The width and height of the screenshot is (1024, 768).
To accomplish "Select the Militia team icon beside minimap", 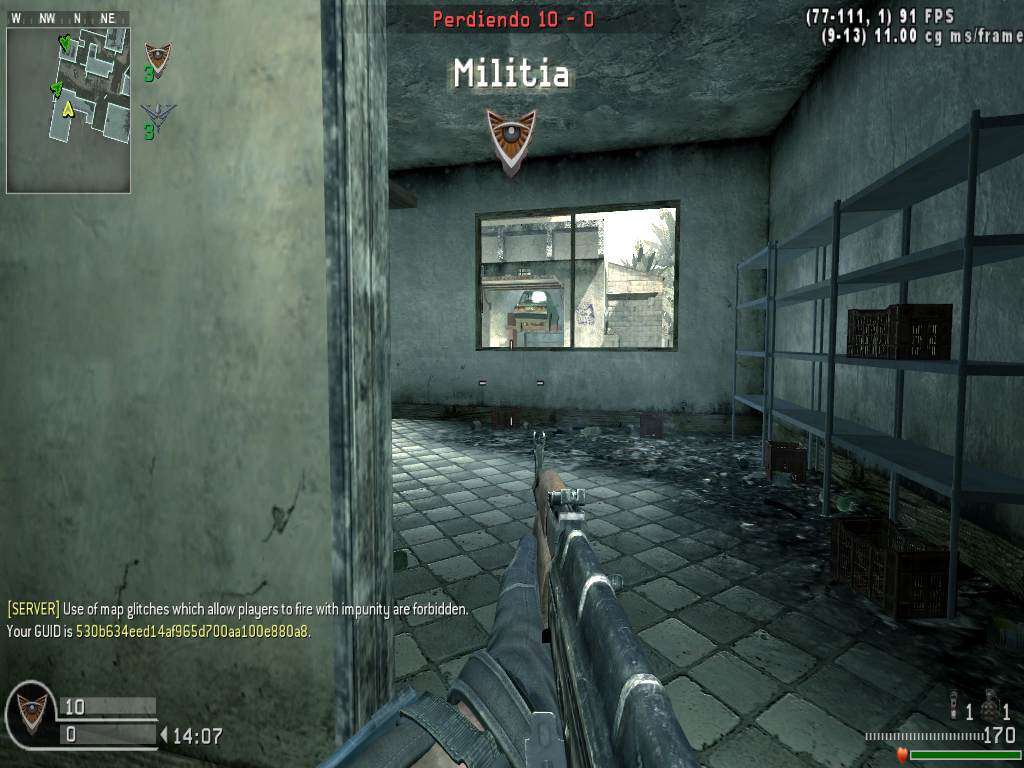I will pos(157,57).
